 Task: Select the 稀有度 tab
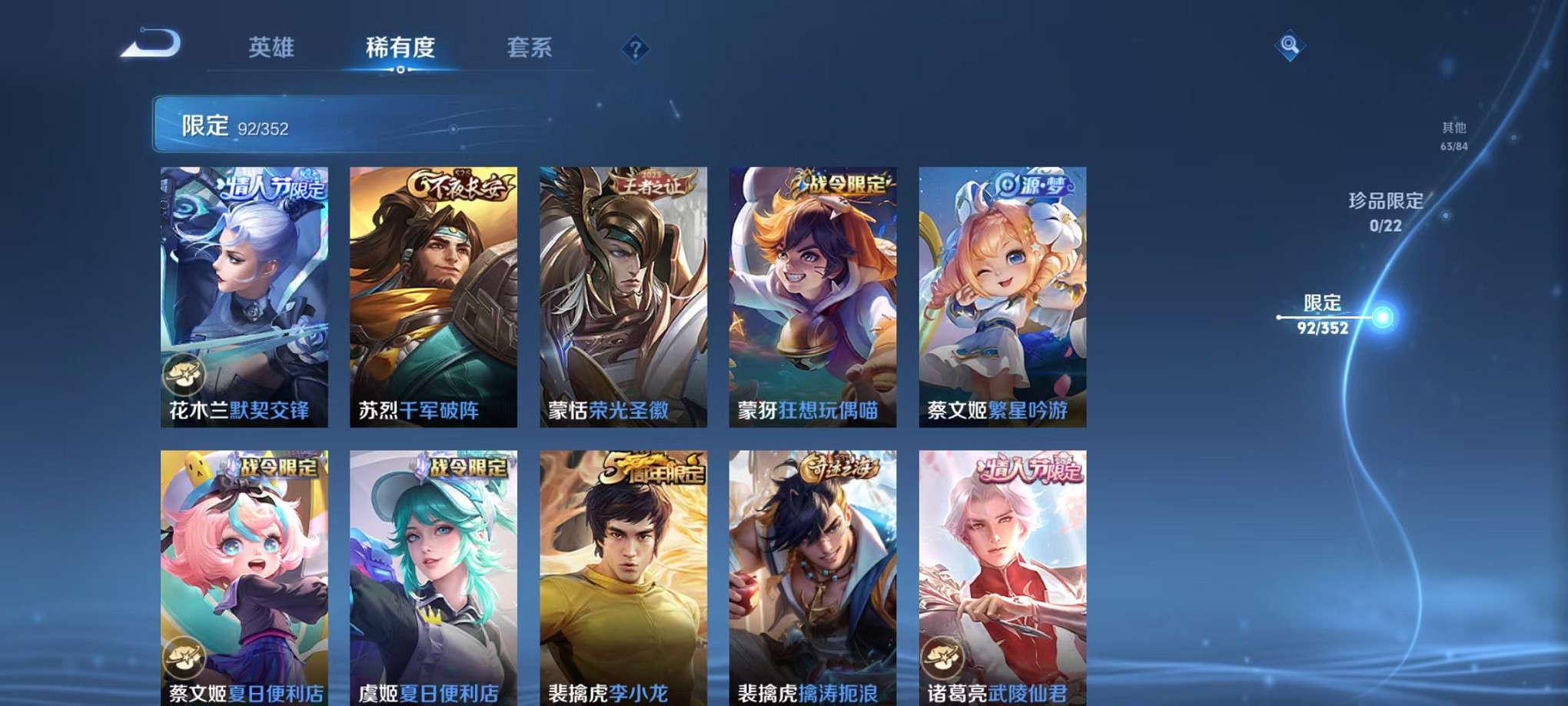[x=399, y=48]
